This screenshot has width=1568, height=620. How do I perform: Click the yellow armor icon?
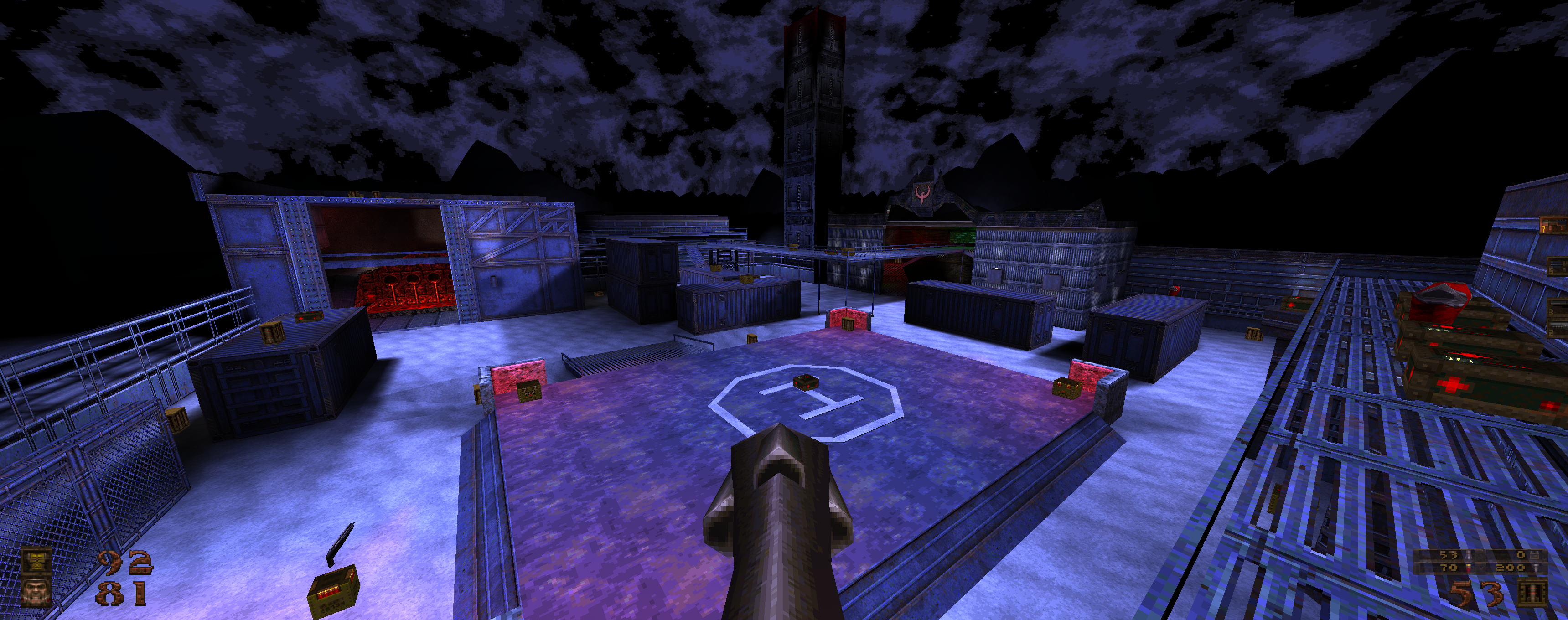point(35,560)
